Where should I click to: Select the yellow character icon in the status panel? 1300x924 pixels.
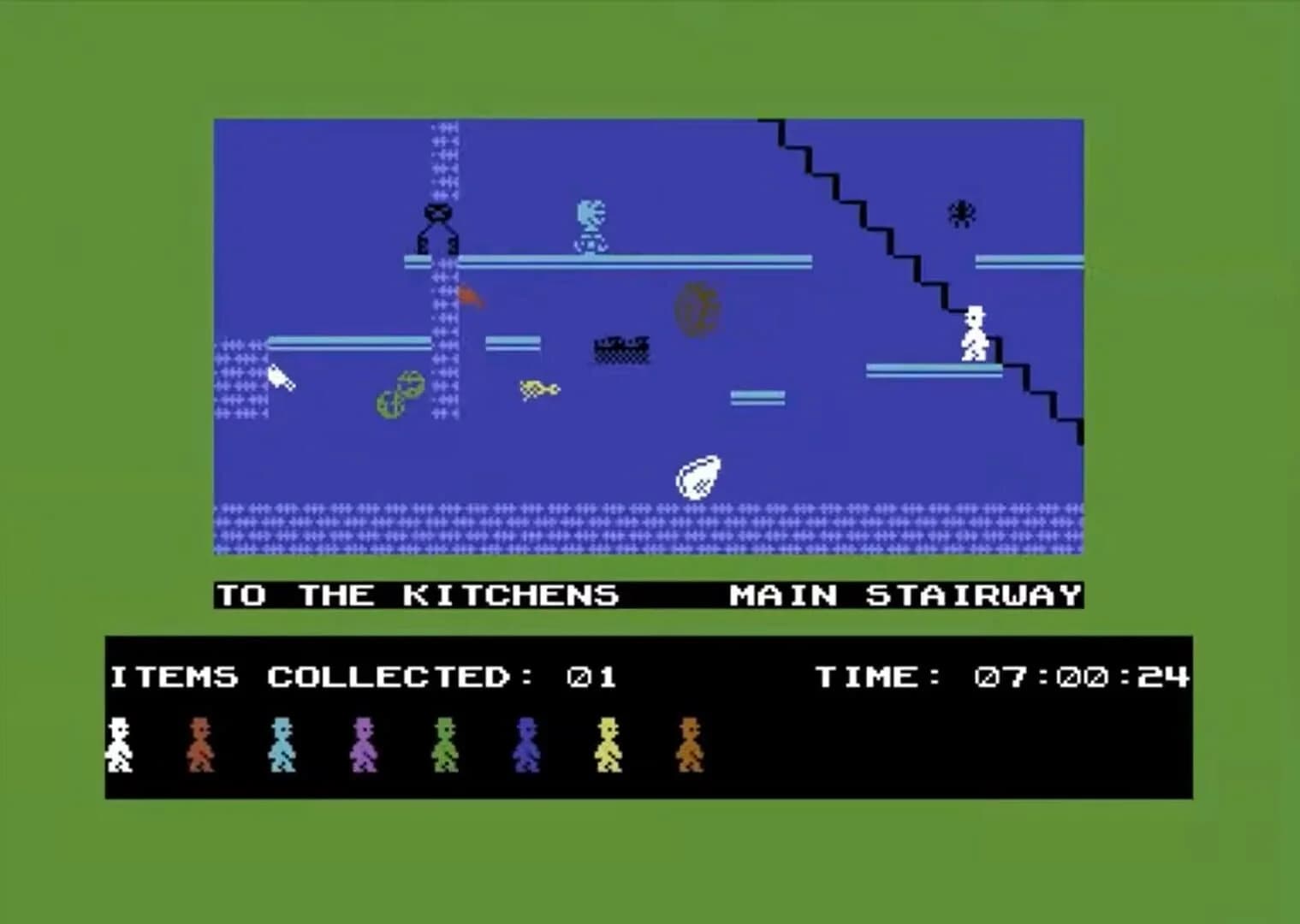609,743
